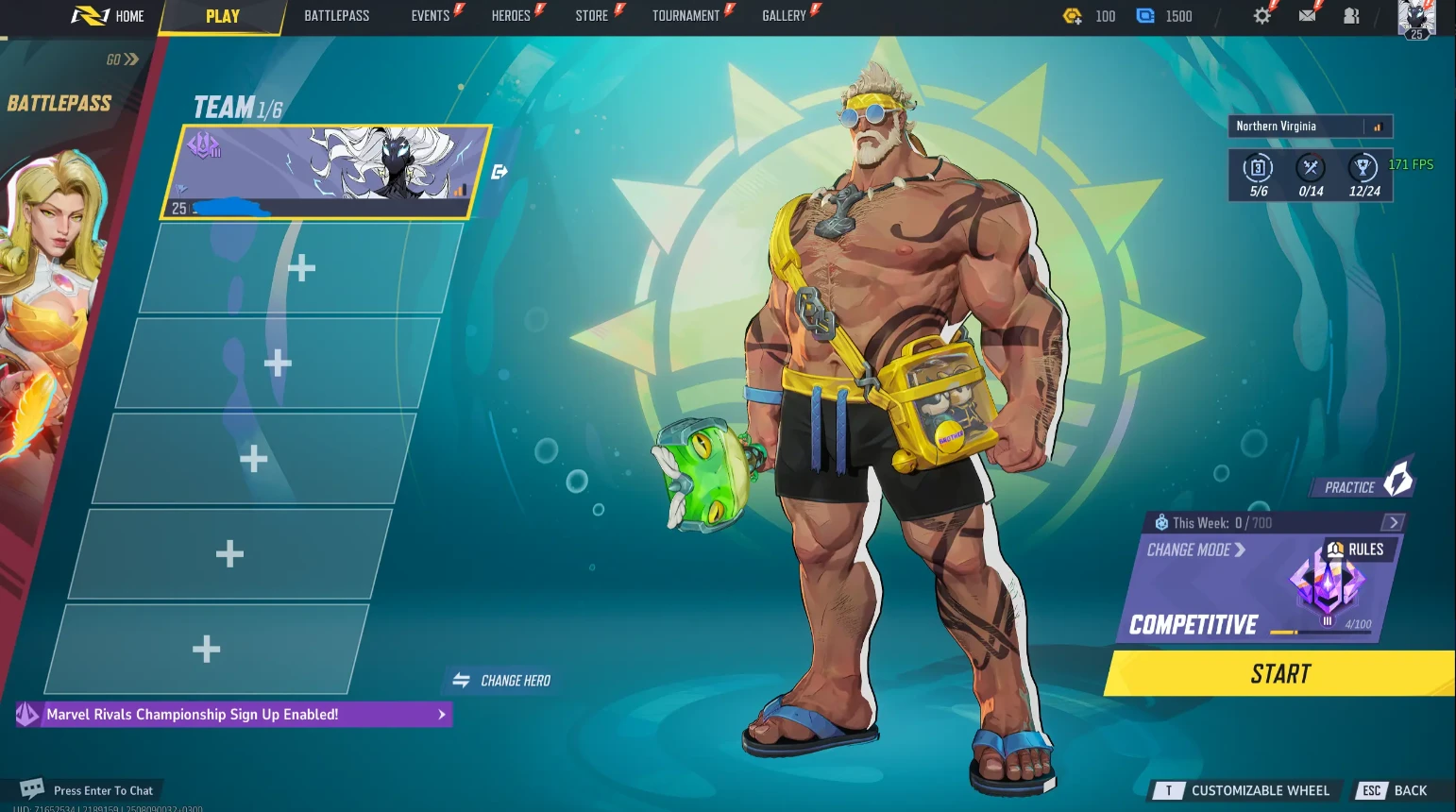Open the mail inbox icon

[1307, 15]
